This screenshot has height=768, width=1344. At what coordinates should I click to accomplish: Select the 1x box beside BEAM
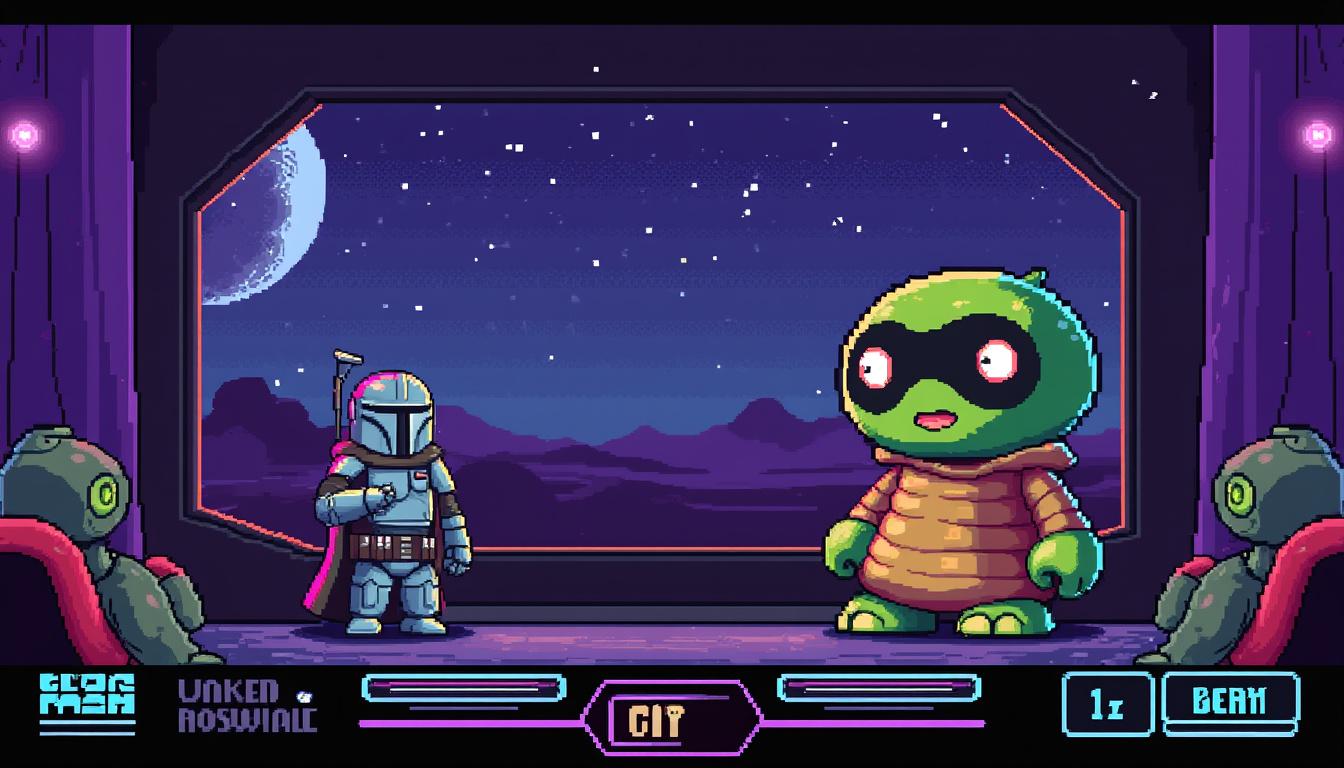(x=1107, y=705)
